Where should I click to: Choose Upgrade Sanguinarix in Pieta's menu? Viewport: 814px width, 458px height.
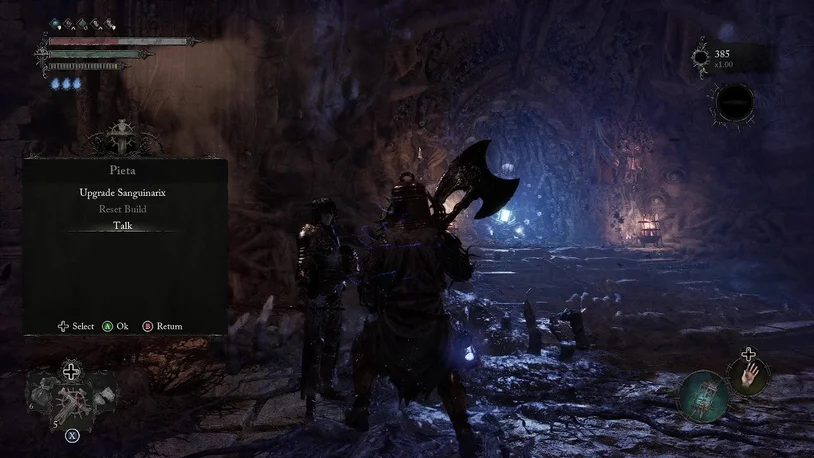click(125, 192)
